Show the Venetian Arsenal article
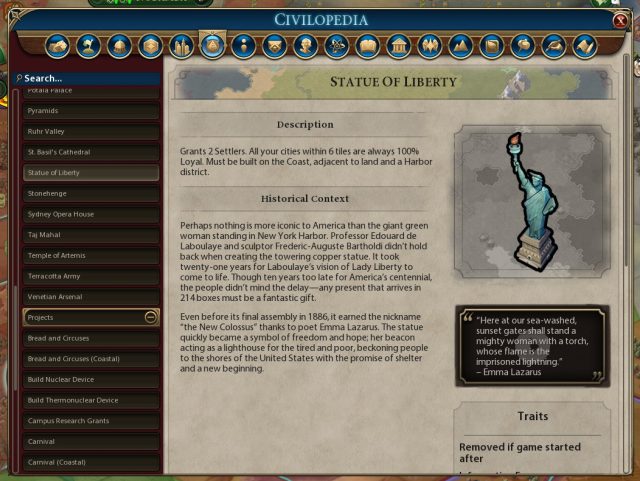The image size is (640, 481). click(x=91, y=296)
